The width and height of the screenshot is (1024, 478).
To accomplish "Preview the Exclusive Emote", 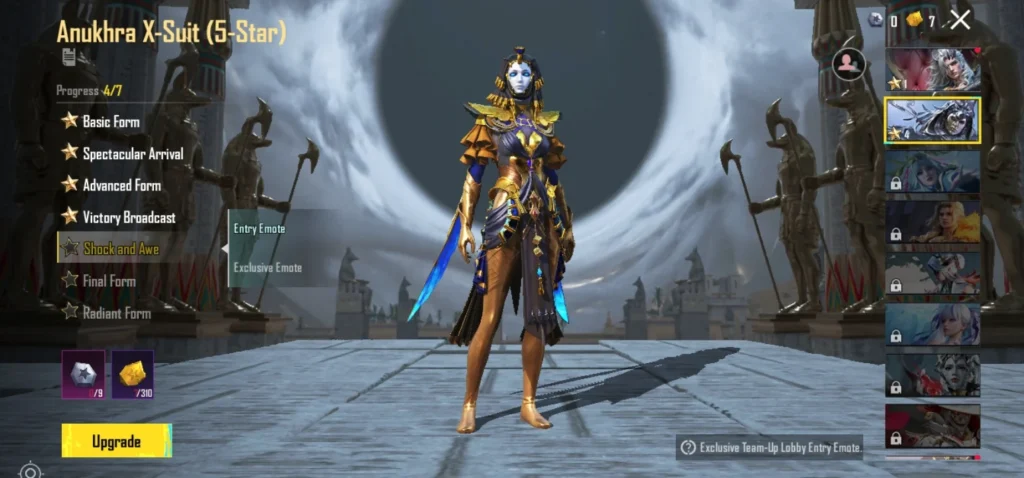I will [268, 267].
